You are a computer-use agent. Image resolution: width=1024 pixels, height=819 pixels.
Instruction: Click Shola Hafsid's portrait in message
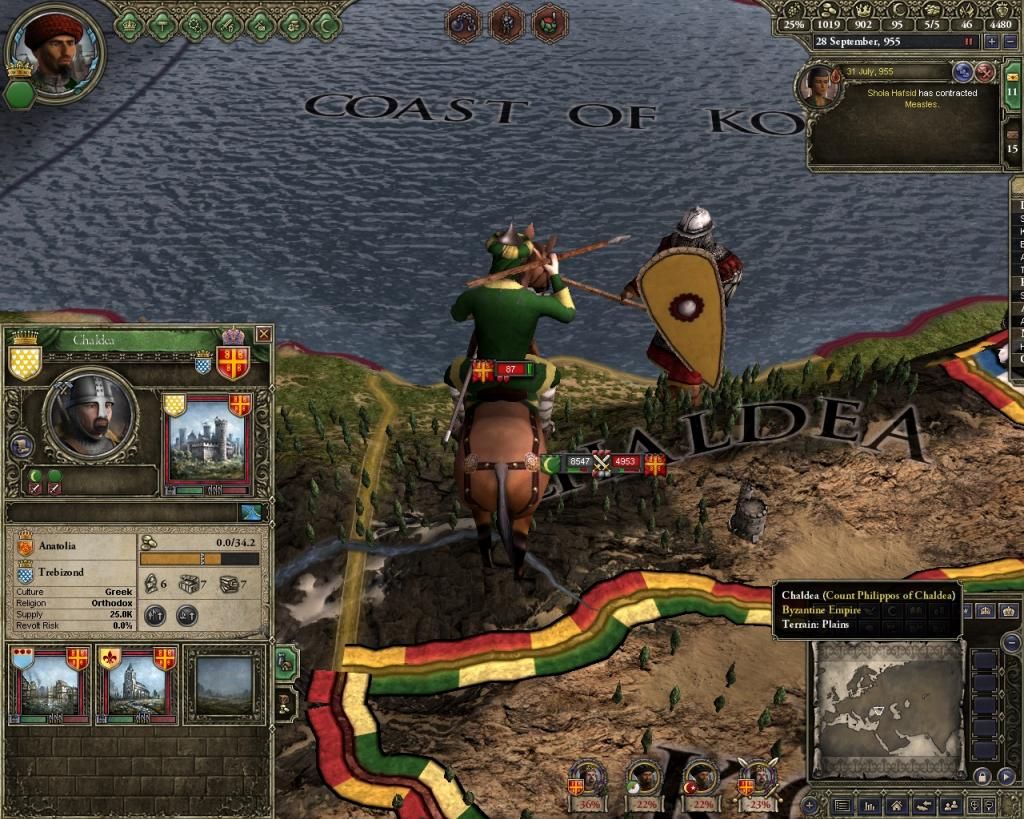(817, 86)
